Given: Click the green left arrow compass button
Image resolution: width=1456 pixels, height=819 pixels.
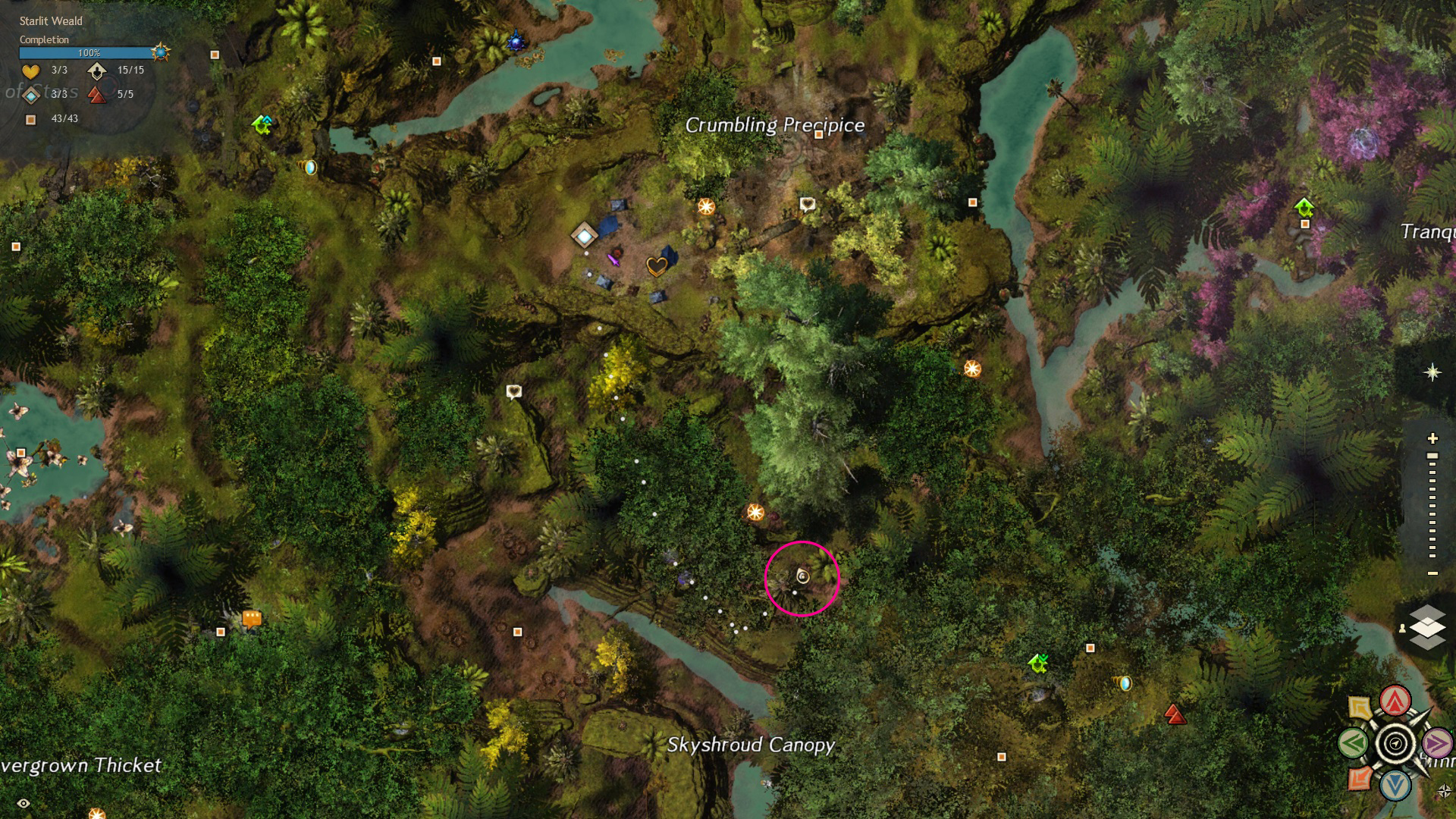Looking at the screenshot, I should [1354, 743].
